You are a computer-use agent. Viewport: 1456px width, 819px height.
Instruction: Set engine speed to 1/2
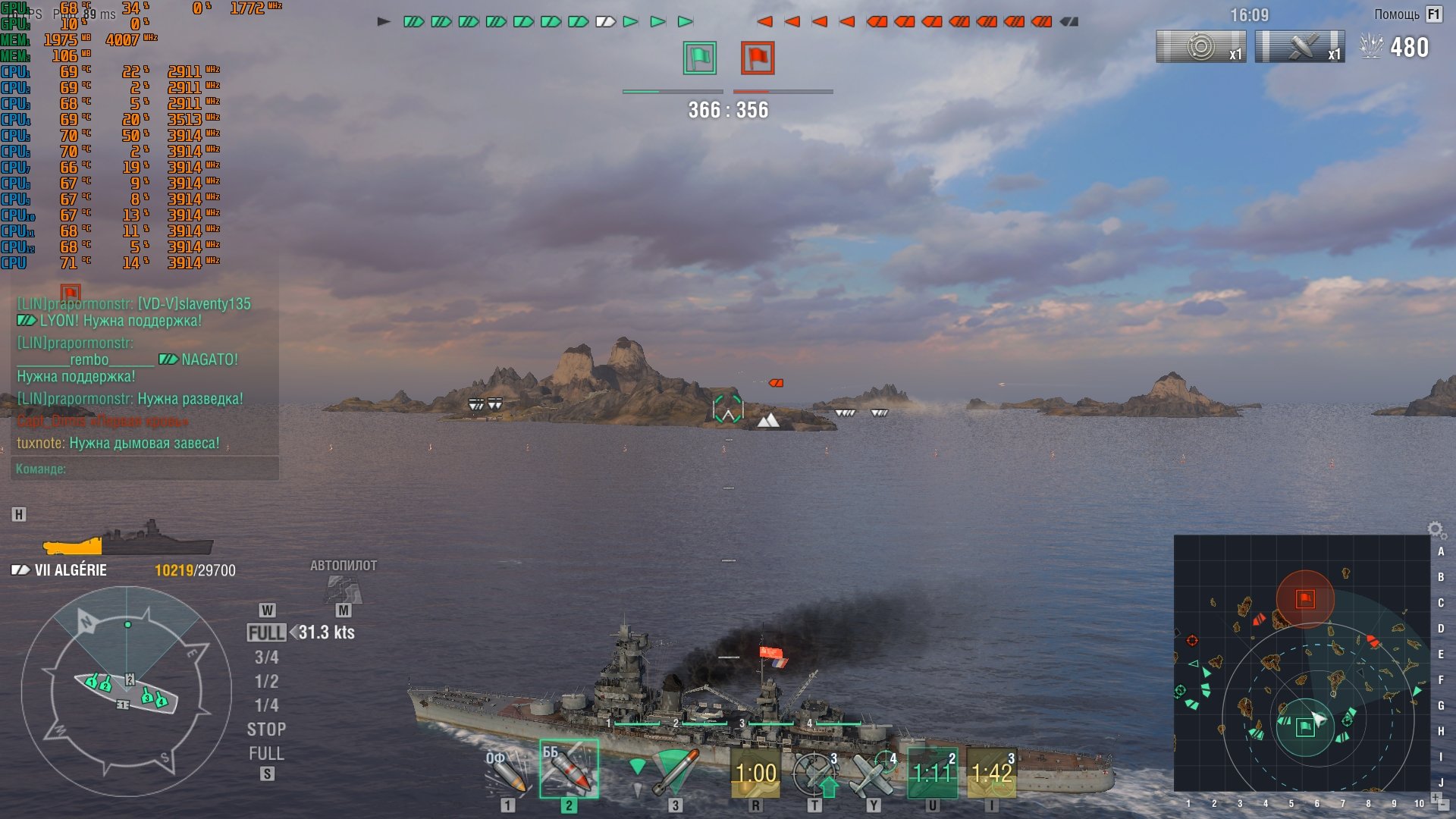pyautogui.click(x=266, y=681)
